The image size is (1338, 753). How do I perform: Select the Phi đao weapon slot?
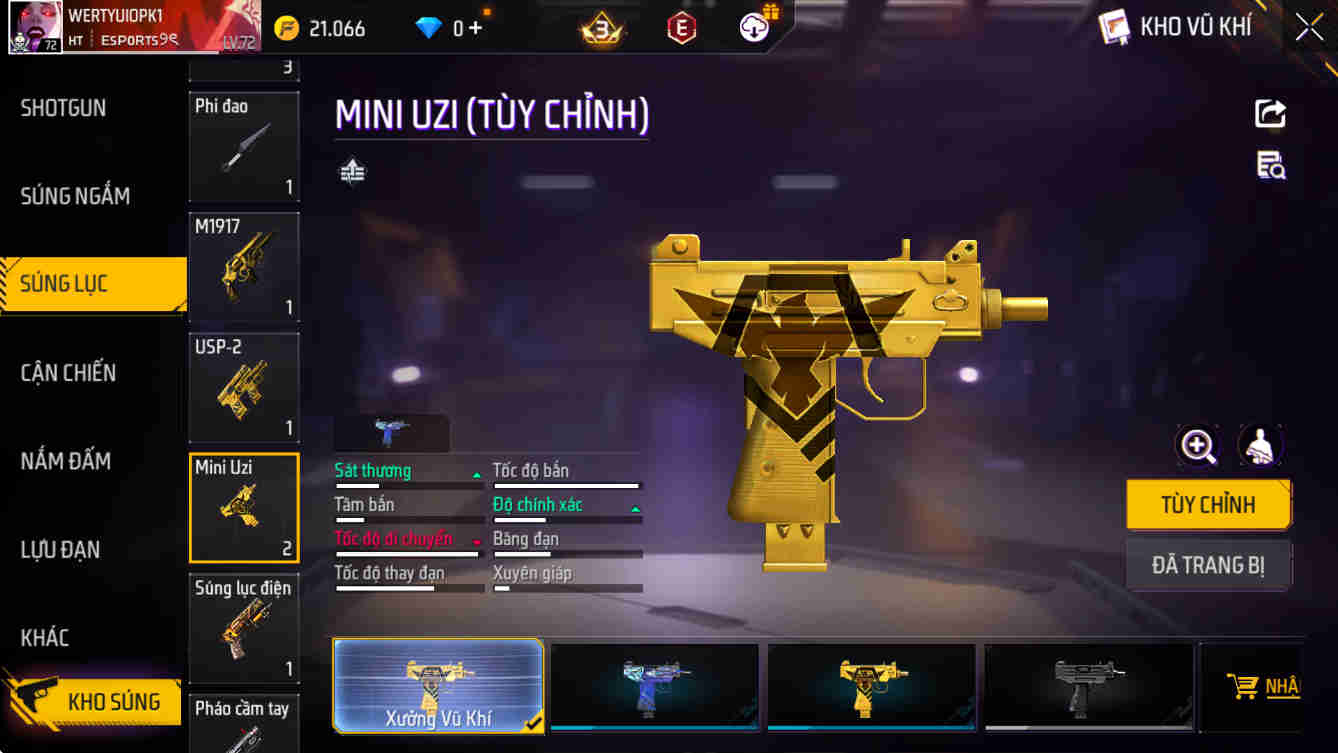pyautogui.click(x=244, y=146)
